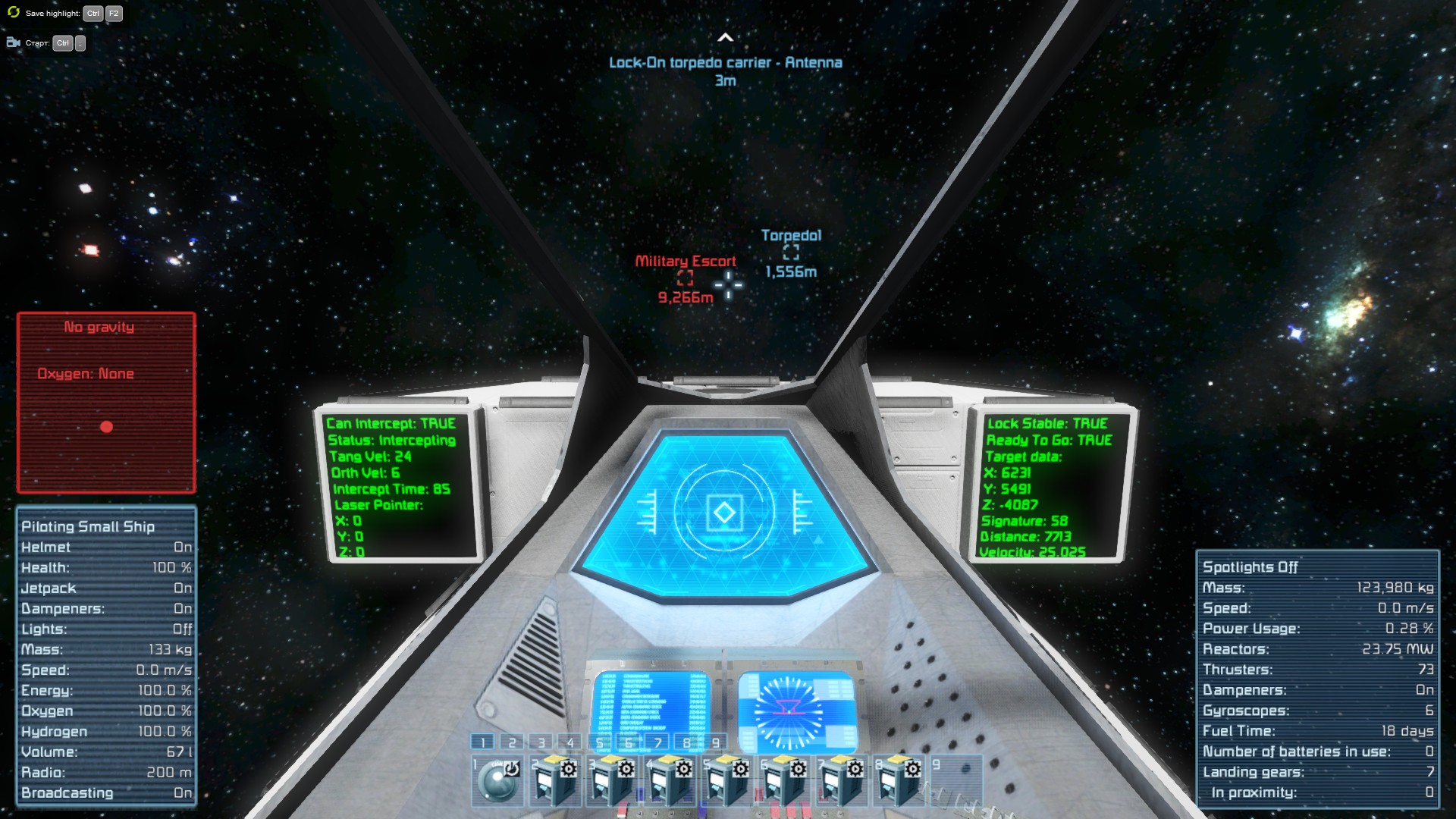Screen dimensions: 1456x819
Task: Show toolbar page 5
Action: pyautogui.click(x=599, y=742)
